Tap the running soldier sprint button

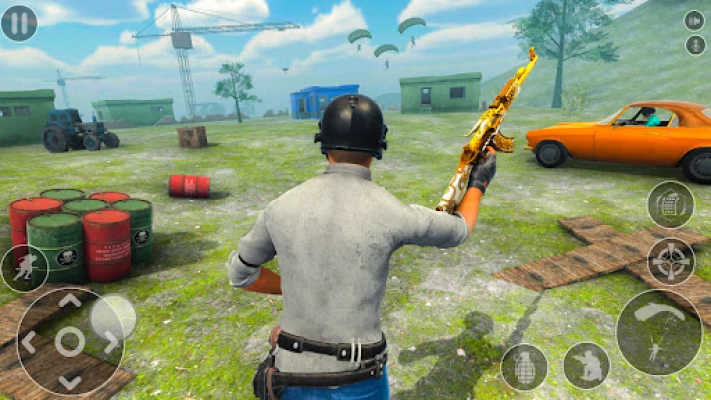pos(23,268)
